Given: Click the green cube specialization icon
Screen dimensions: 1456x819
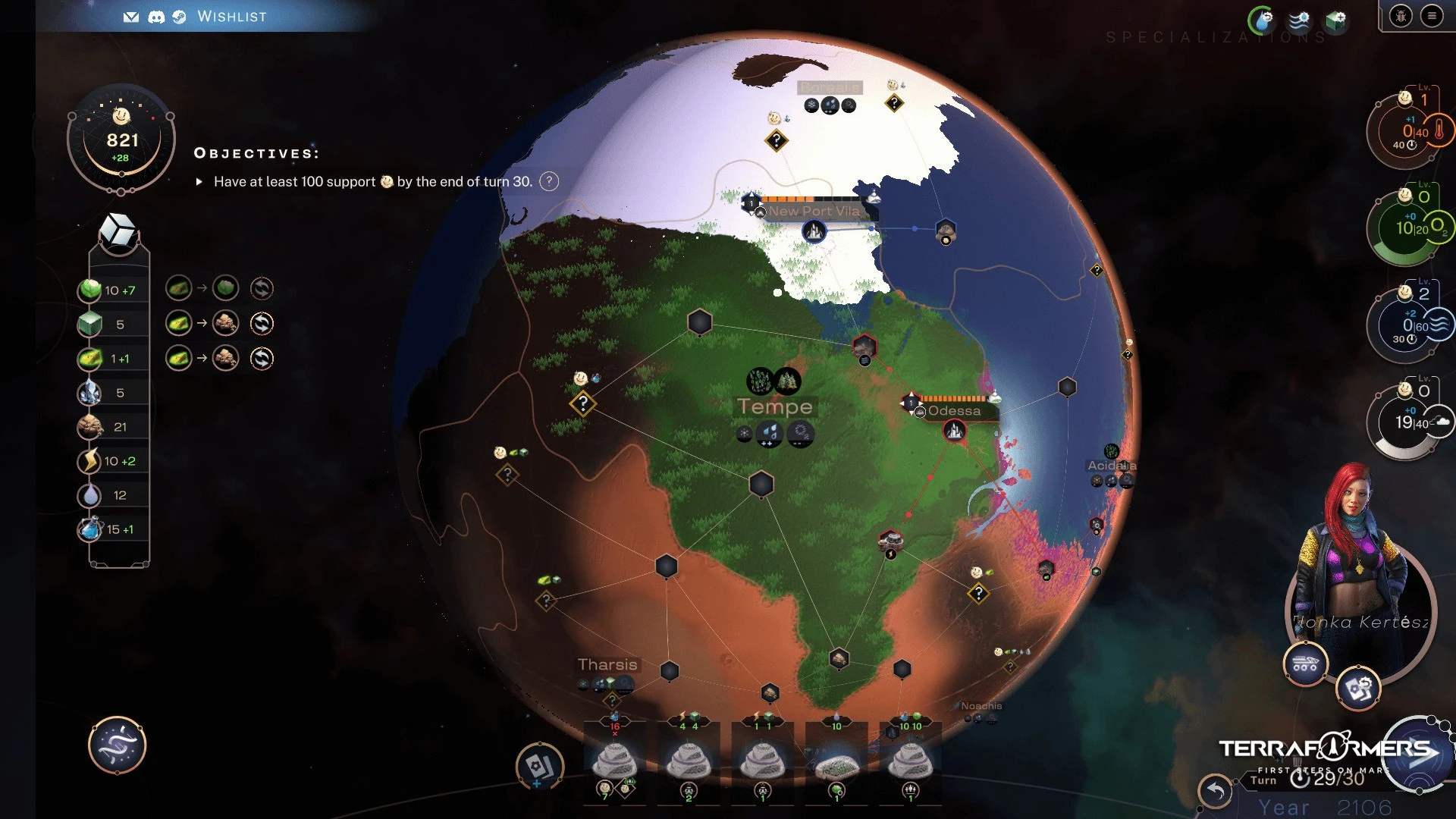Looking at the screenshot, I should [x=1336, y=20].
